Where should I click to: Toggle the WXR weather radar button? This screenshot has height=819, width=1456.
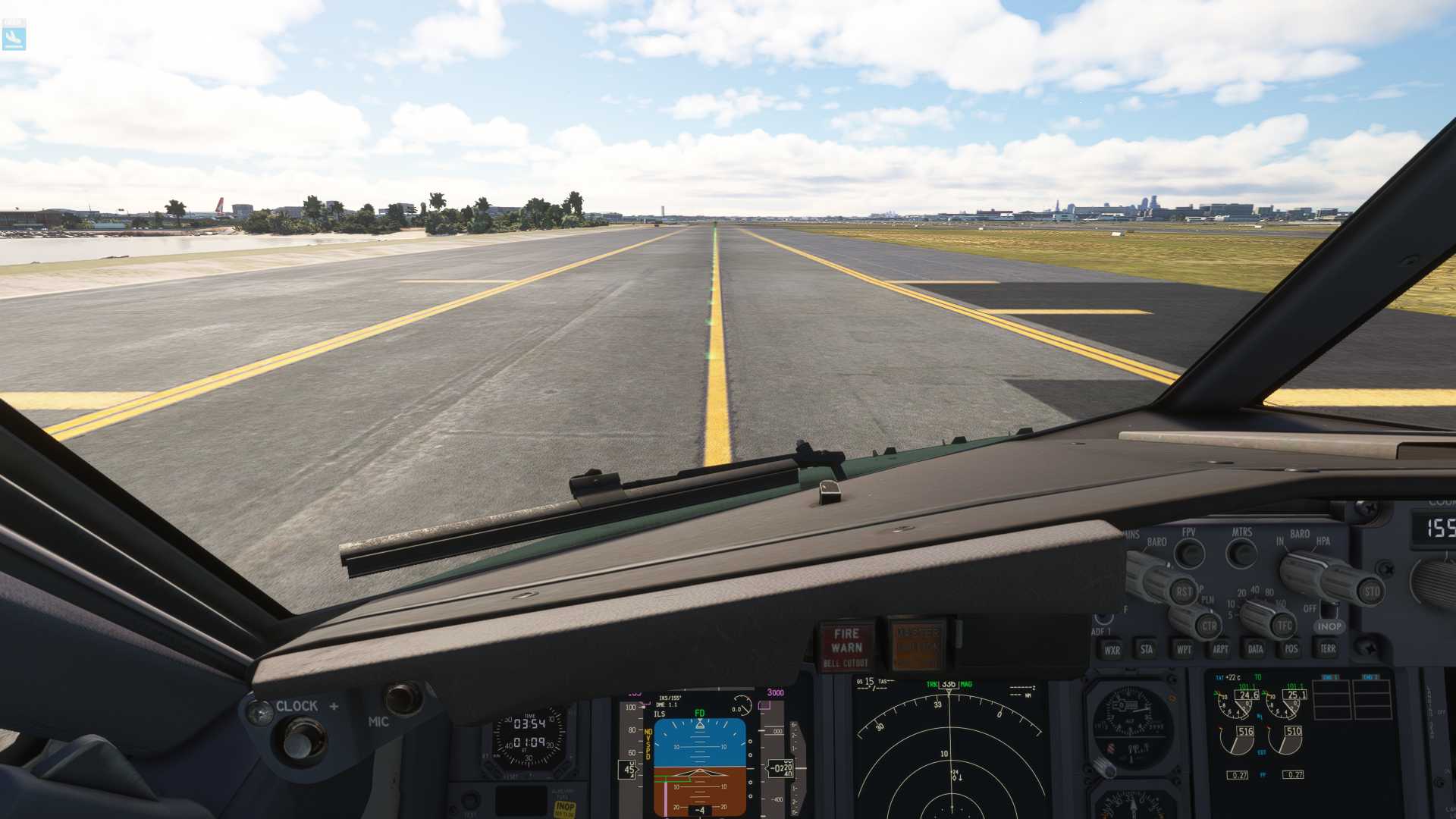tap(1112, 650)
